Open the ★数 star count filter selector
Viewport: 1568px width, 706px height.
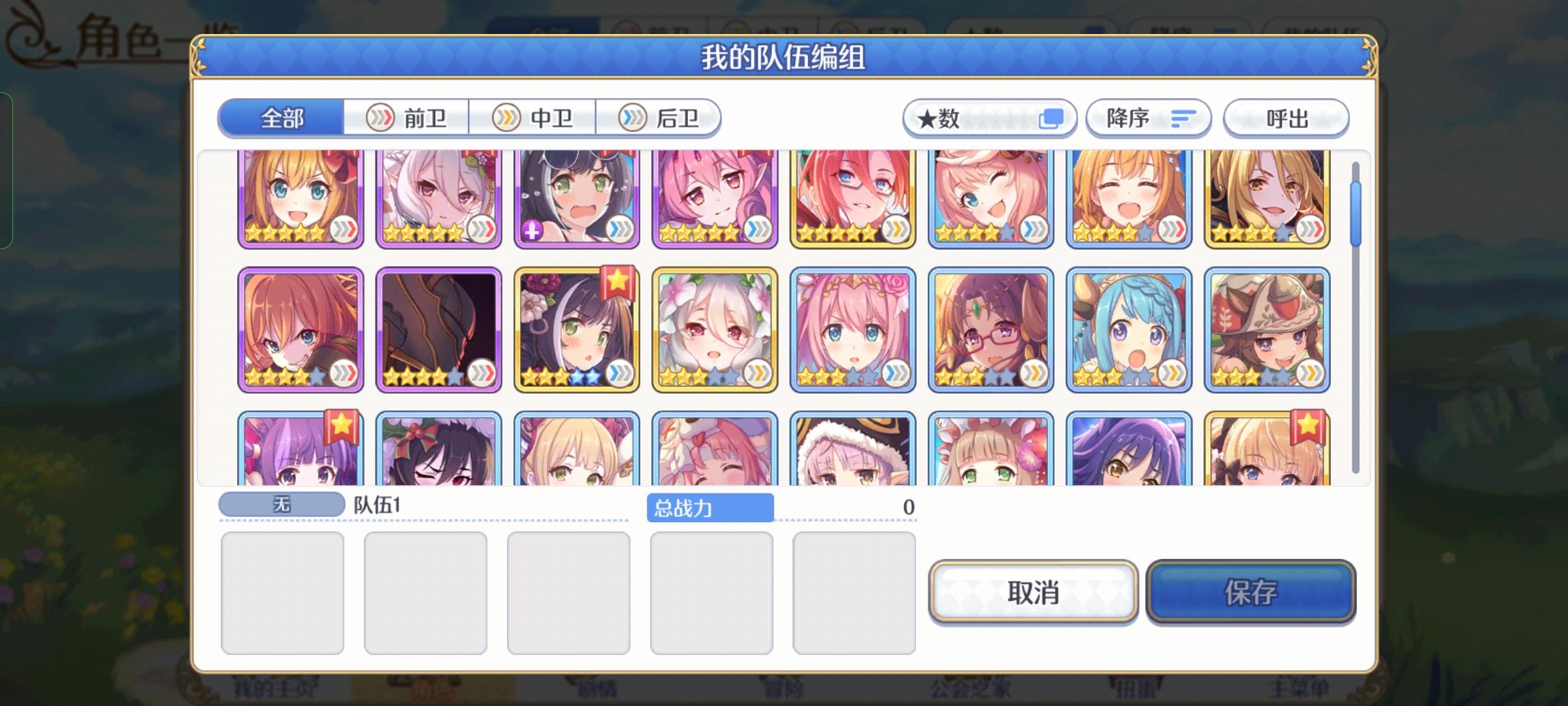click(x=988, y=118)
